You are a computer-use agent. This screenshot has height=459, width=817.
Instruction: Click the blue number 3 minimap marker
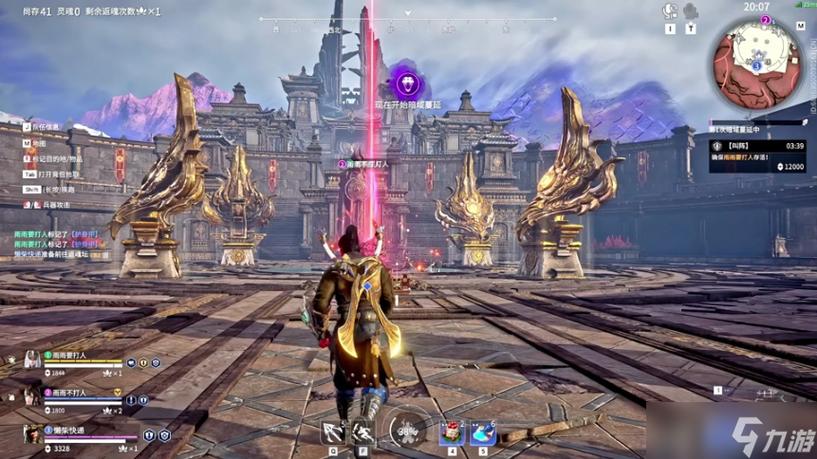click(757, 65)
